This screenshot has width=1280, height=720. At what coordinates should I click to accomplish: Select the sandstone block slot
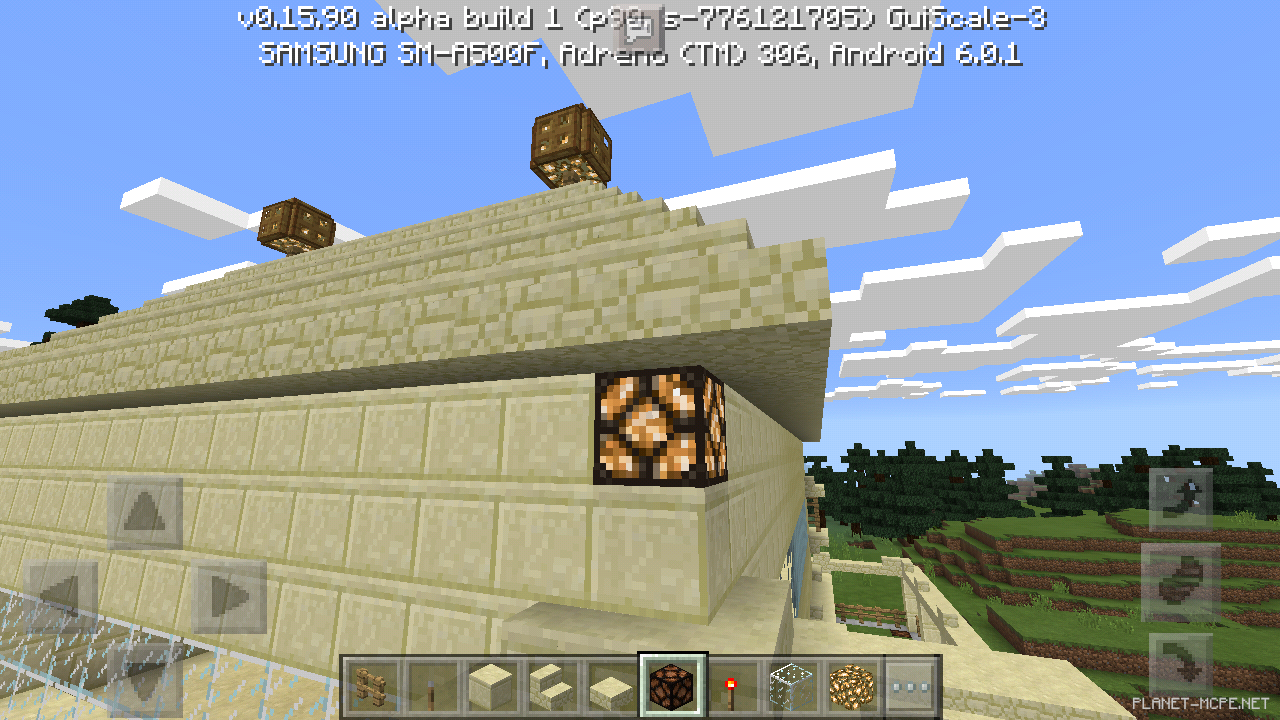coord(492,686)
